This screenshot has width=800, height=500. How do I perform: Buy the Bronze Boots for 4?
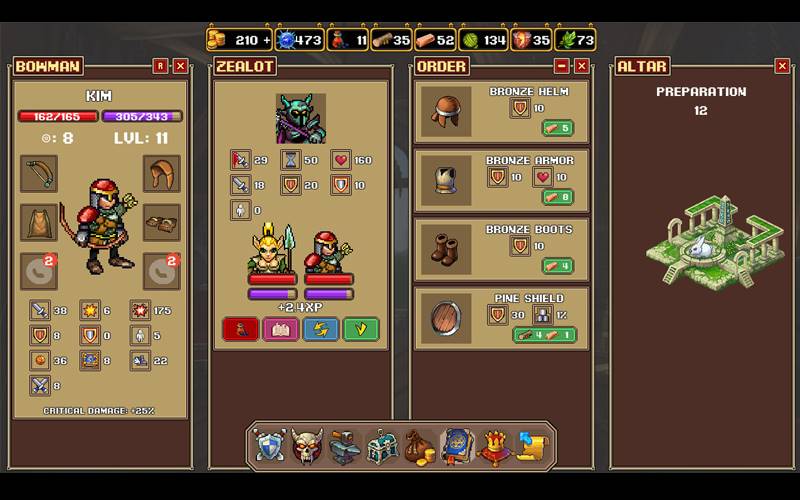pyautogui.click(x=557, y=266)
